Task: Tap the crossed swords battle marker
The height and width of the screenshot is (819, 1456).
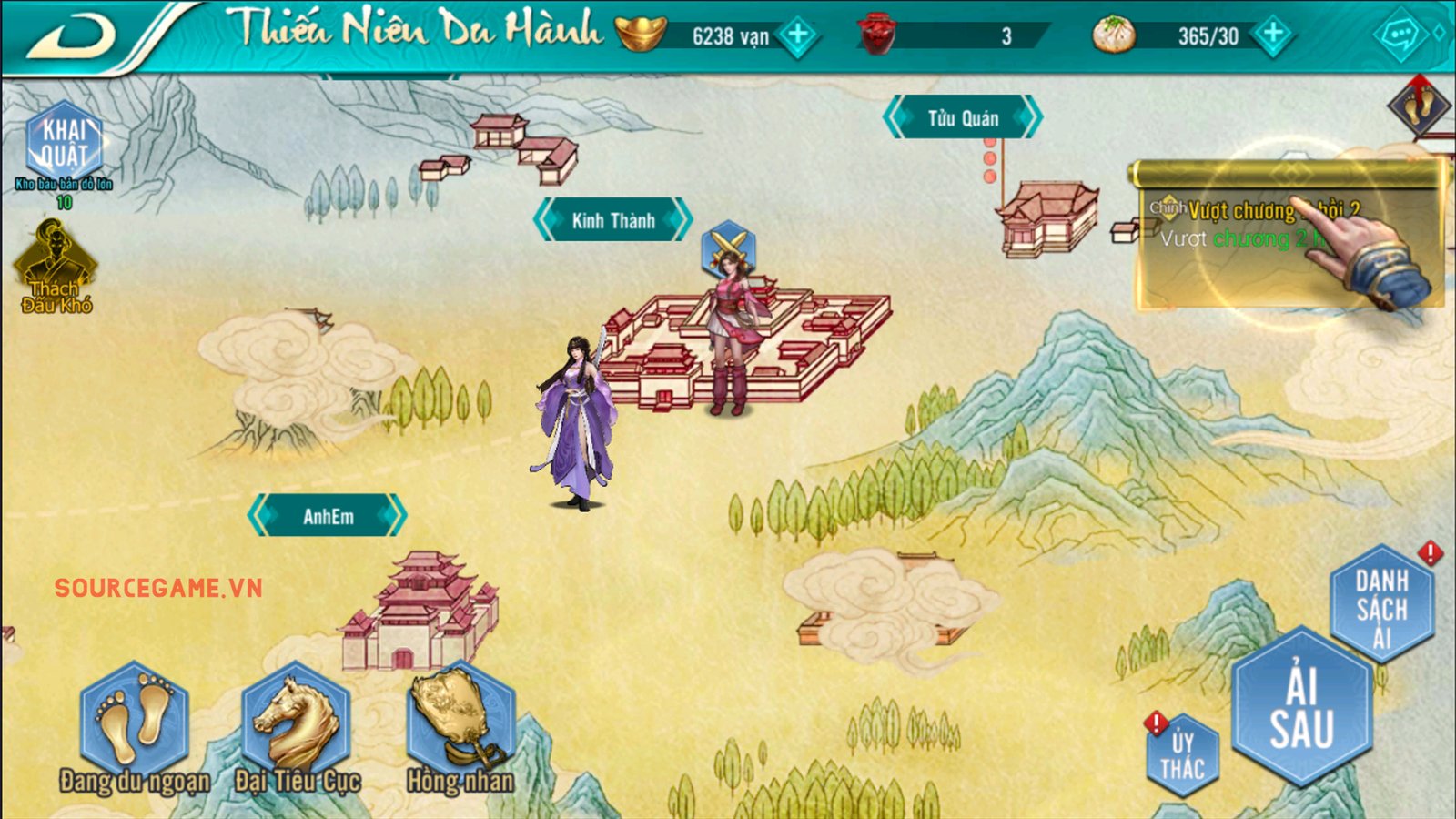Action: 728,246
